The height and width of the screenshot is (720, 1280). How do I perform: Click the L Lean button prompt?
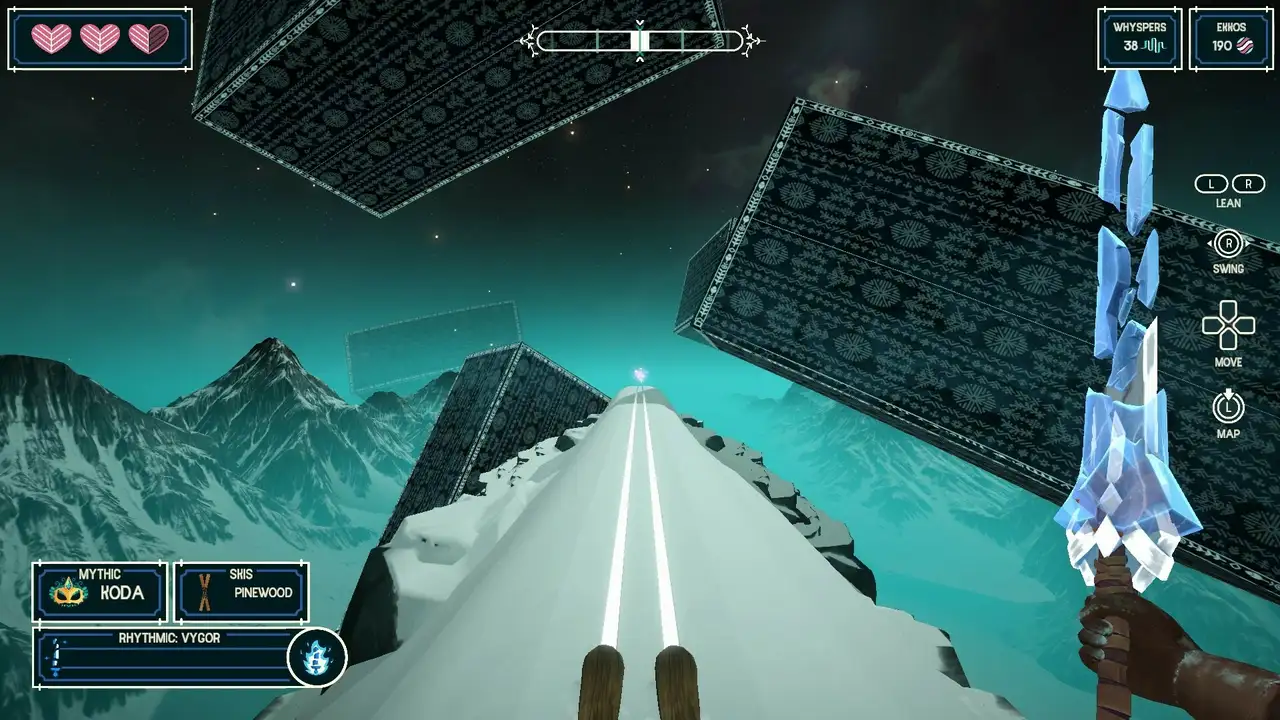(x=1210, y=184)
